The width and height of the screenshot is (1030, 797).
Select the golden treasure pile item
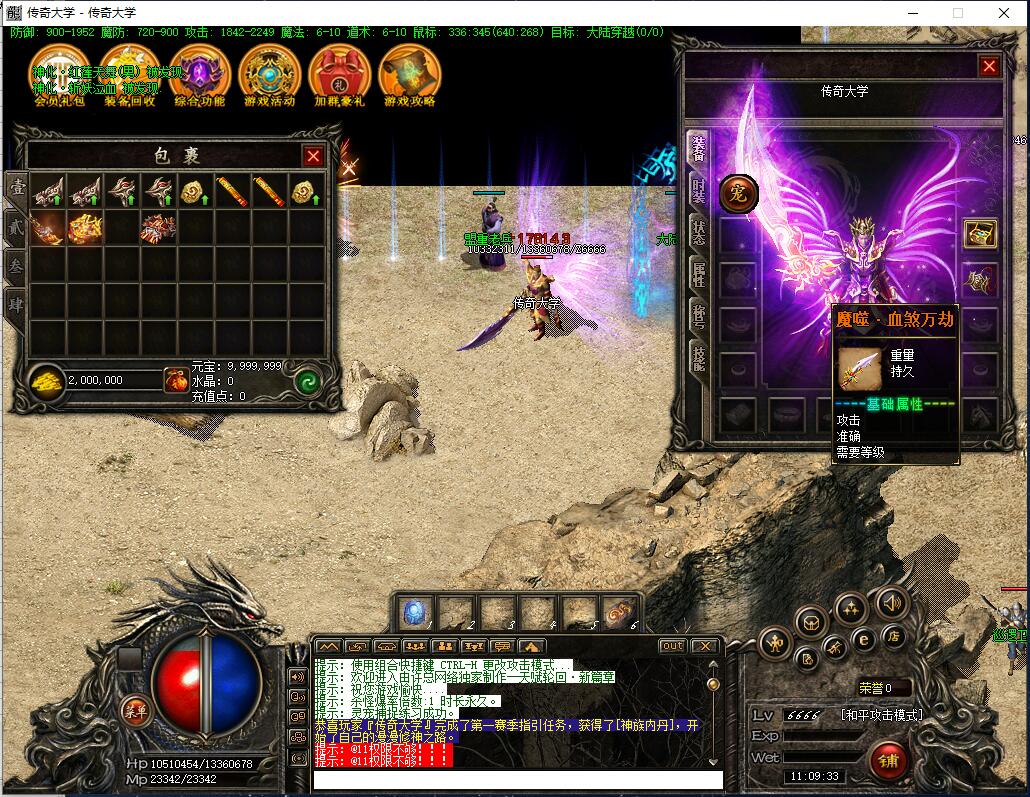coord(84,228)
